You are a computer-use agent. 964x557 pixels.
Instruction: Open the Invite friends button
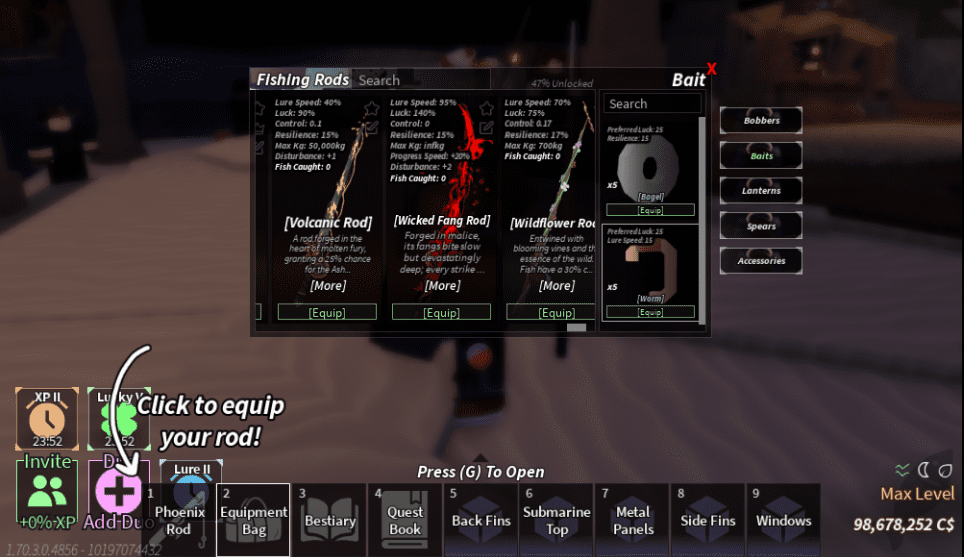click(x=47, y=489)
